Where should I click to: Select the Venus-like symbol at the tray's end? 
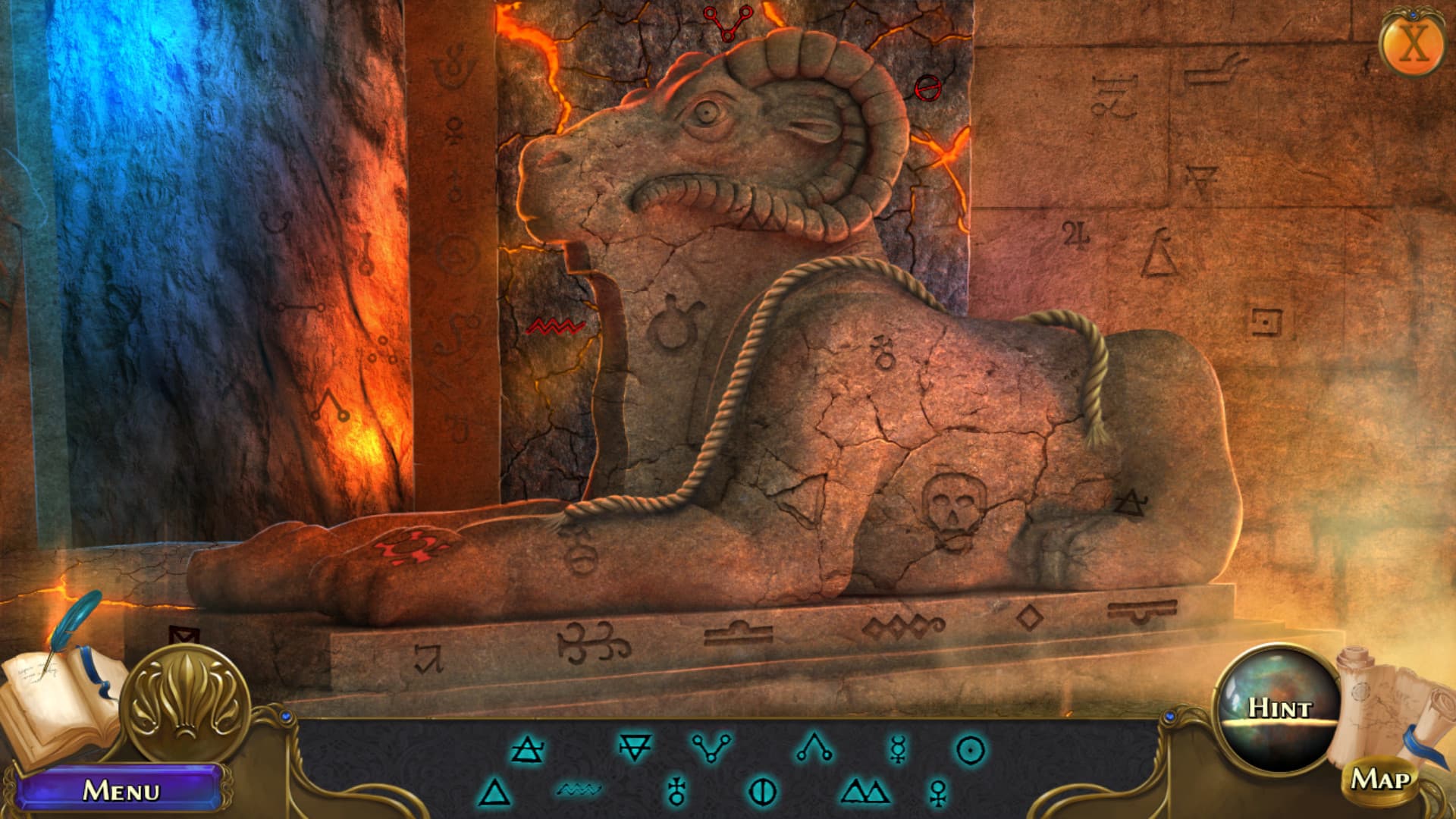(937, 791)
